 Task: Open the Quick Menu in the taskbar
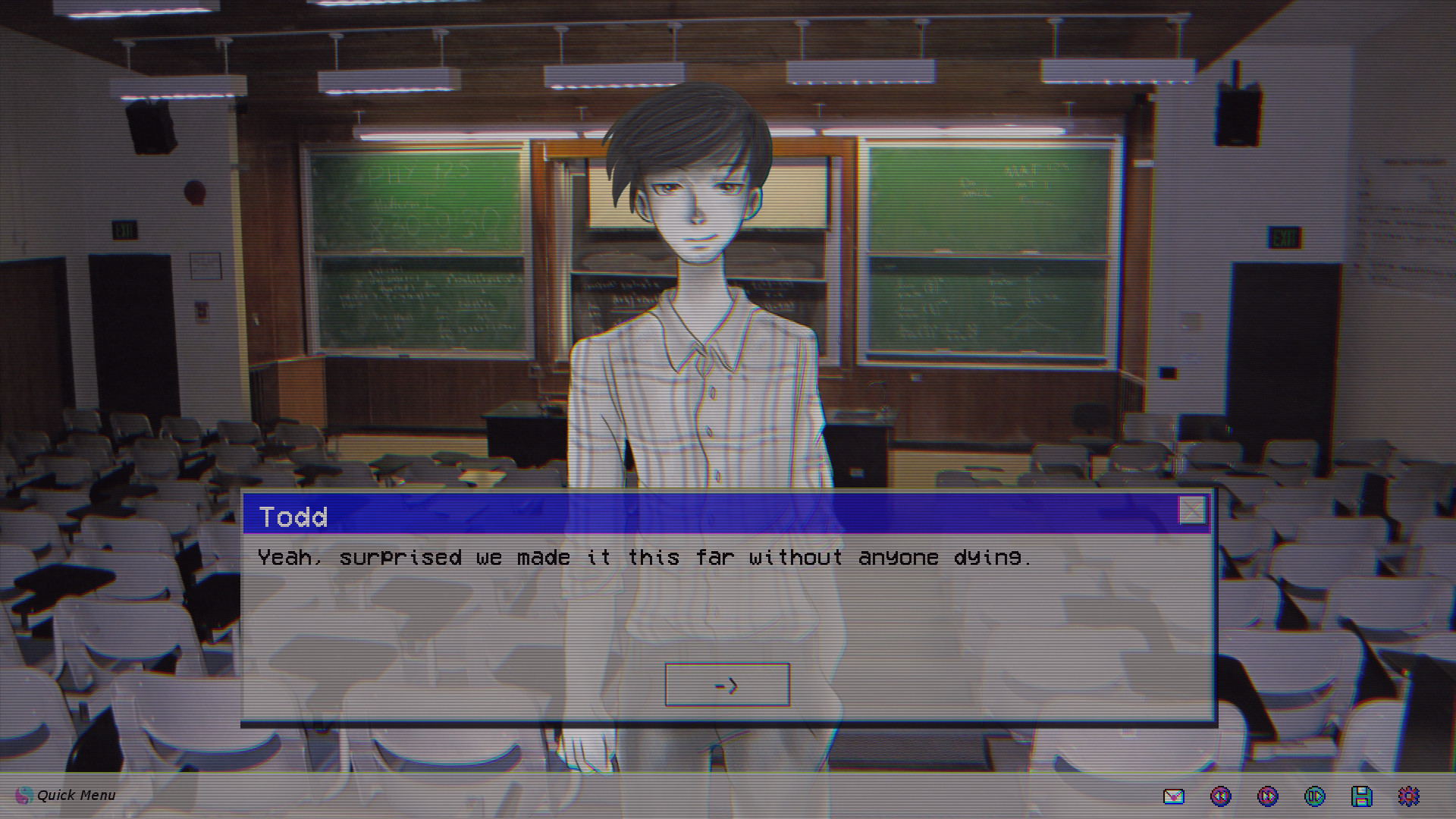pyautogui.click(x=76, y=795)
